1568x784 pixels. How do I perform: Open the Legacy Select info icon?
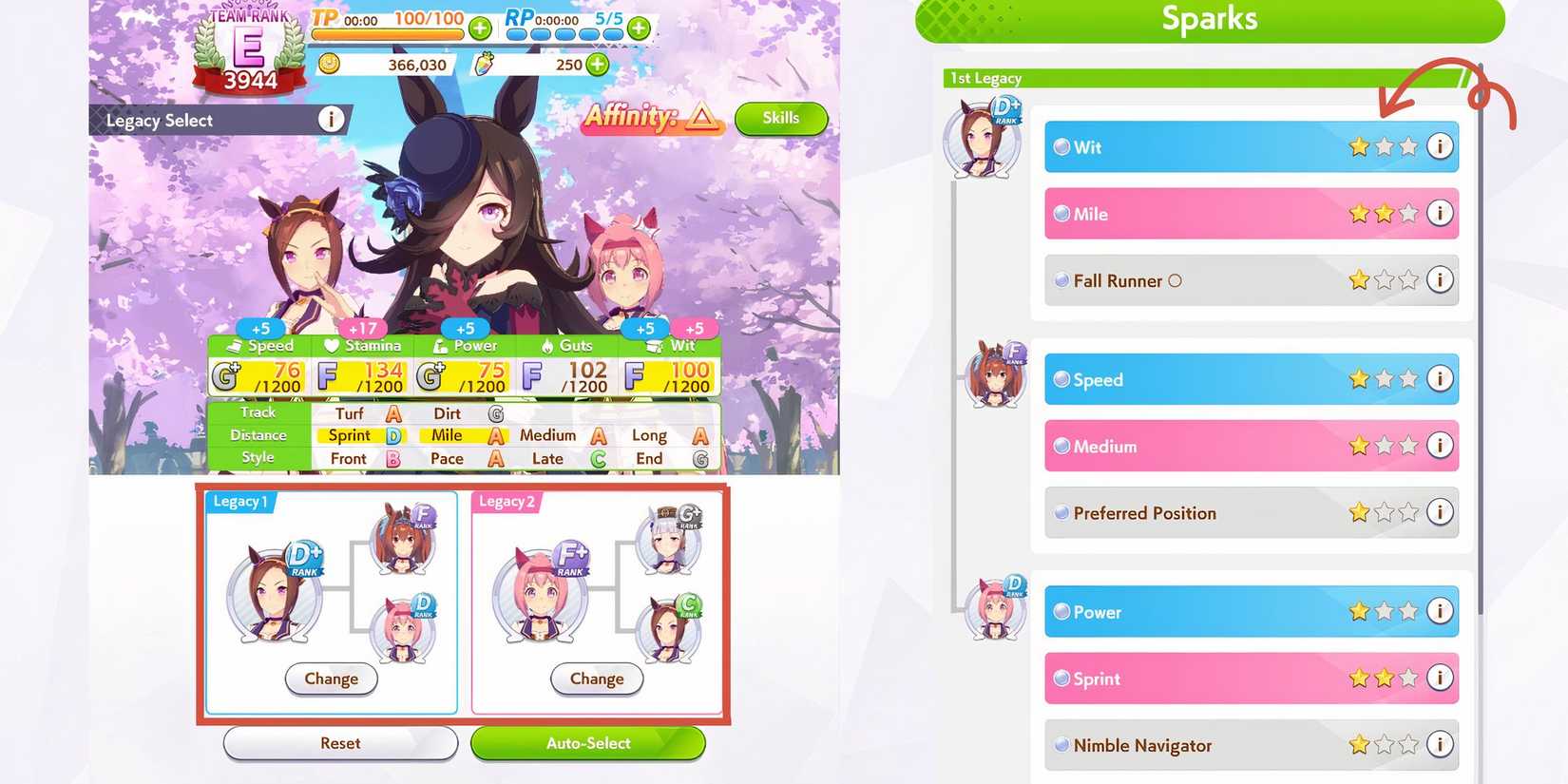(330, 120)
